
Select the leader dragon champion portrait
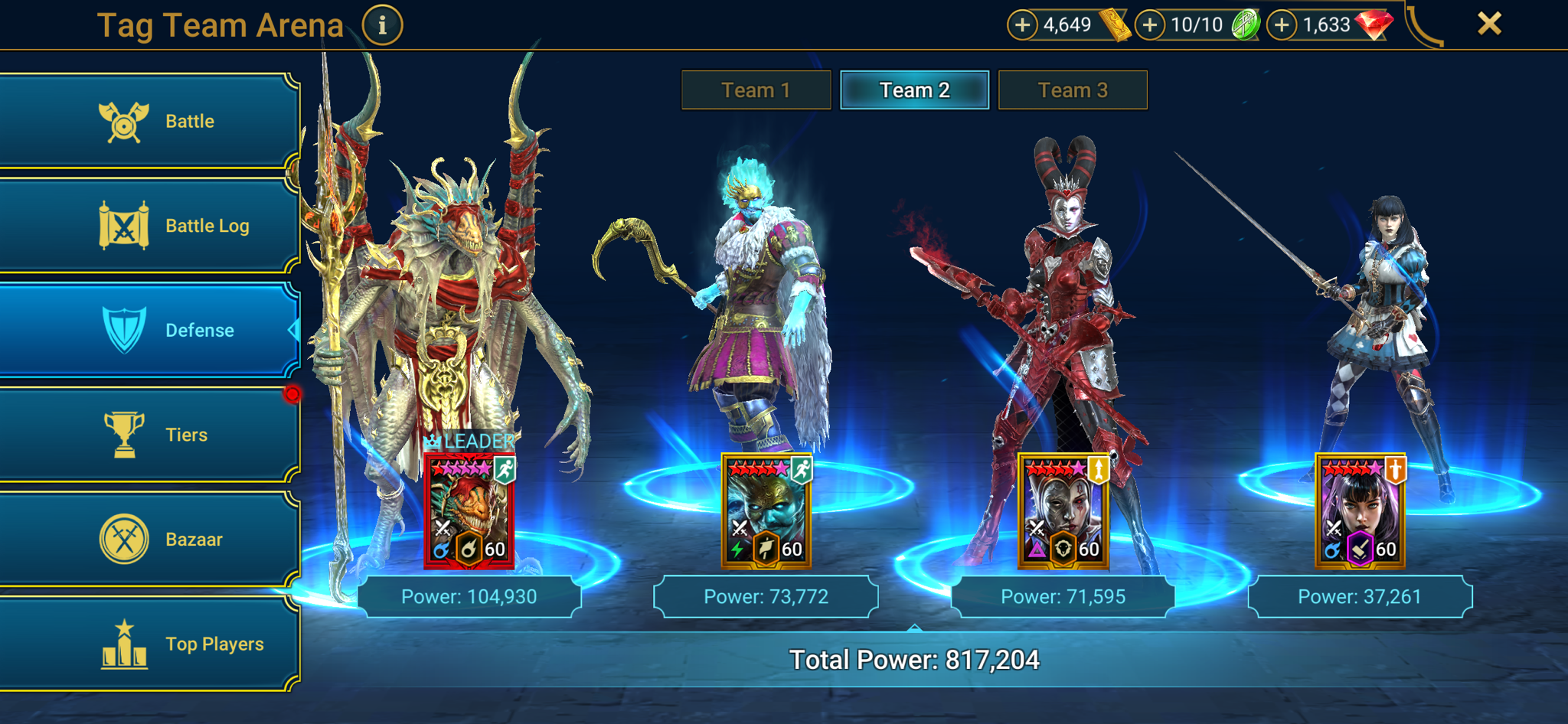[469, 511]
